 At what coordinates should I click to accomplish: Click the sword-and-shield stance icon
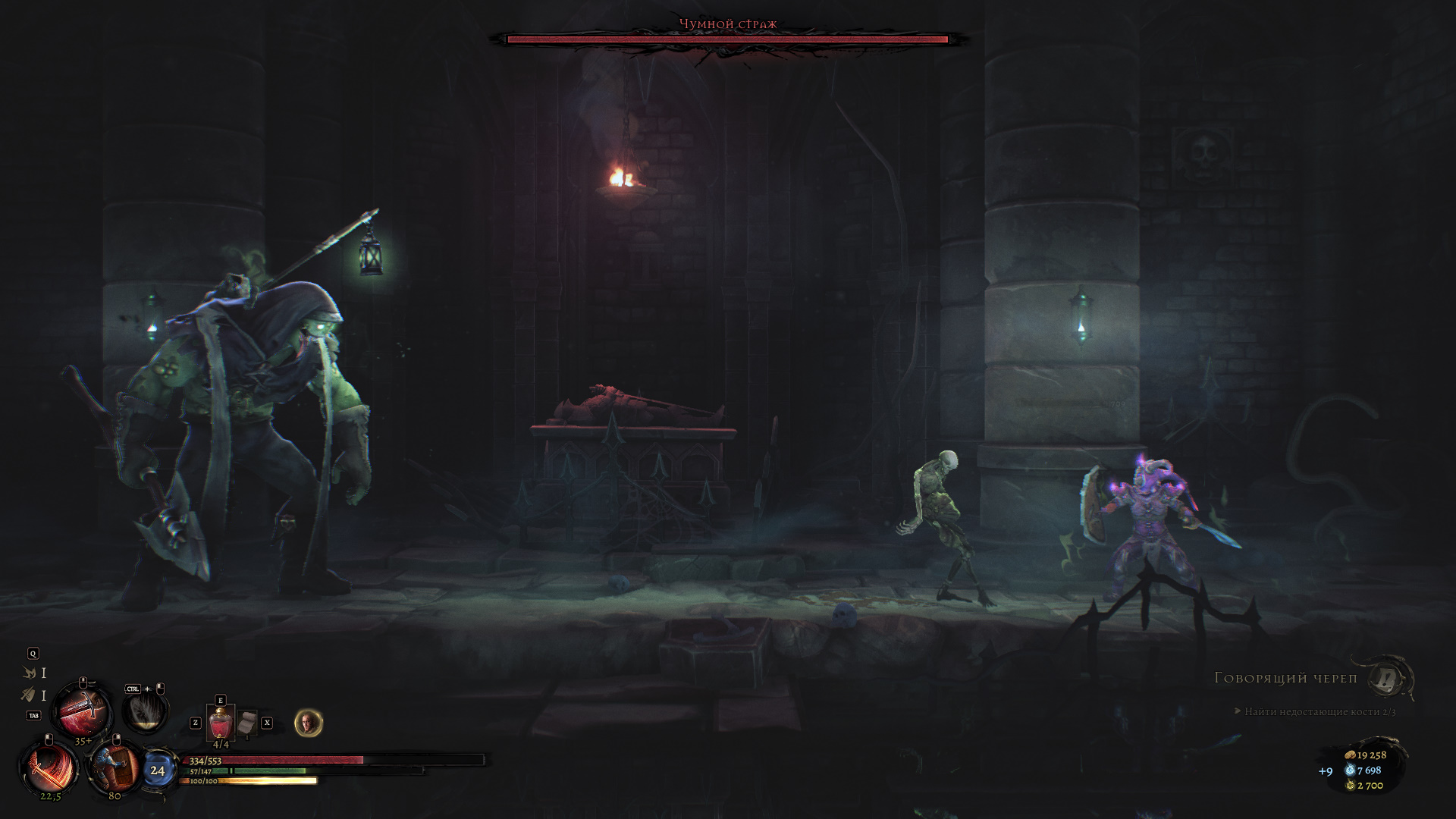tap(29, 694)
